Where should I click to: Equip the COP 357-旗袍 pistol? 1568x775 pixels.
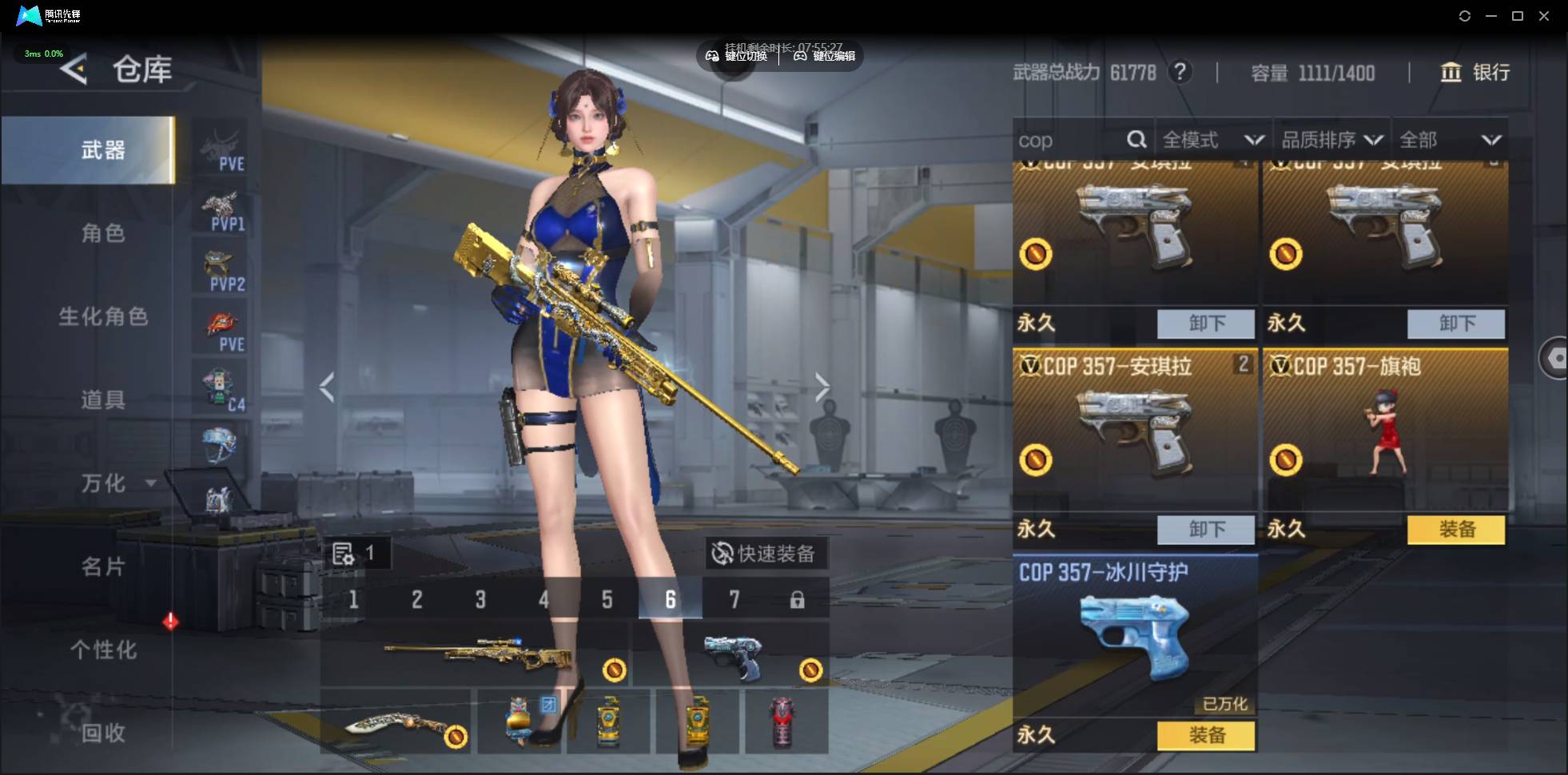[x=1455, y=530]
